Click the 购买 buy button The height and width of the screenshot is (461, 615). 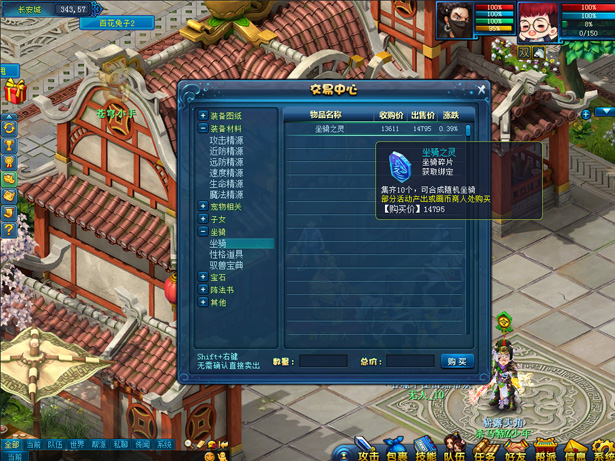pyautogui.click(x=456, y=361)
